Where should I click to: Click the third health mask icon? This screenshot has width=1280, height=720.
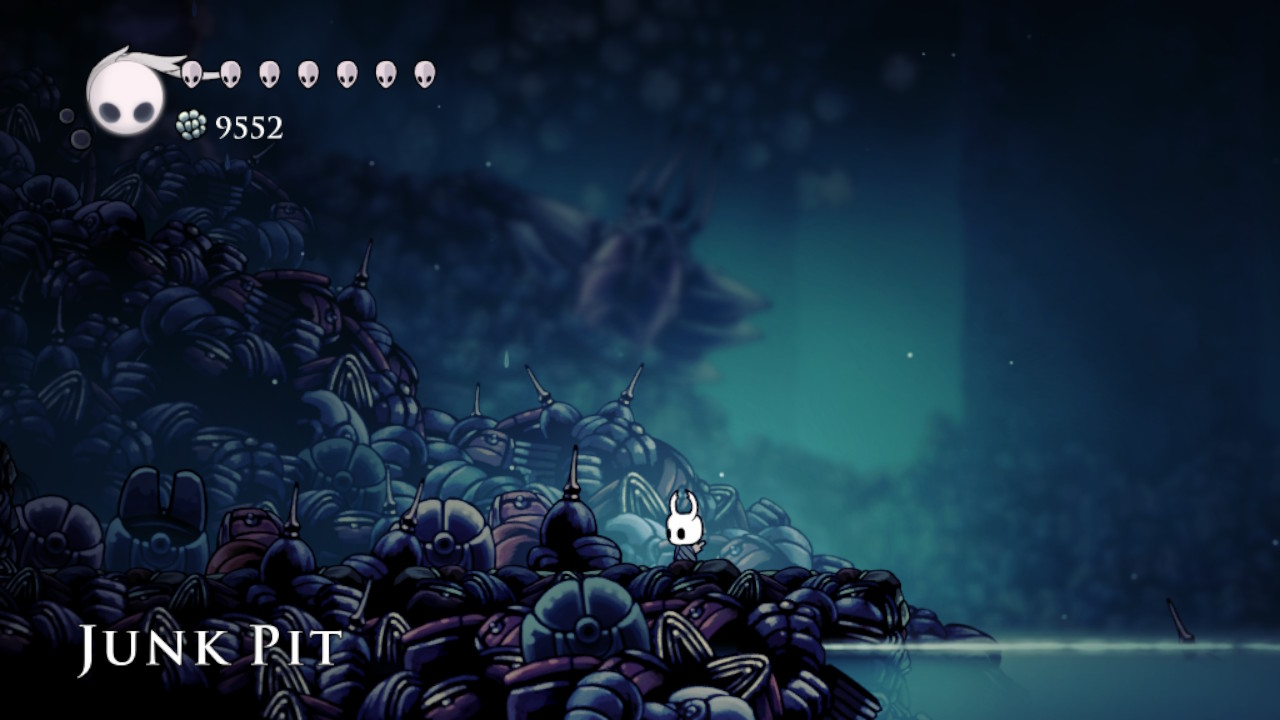(x=268, y=72)
